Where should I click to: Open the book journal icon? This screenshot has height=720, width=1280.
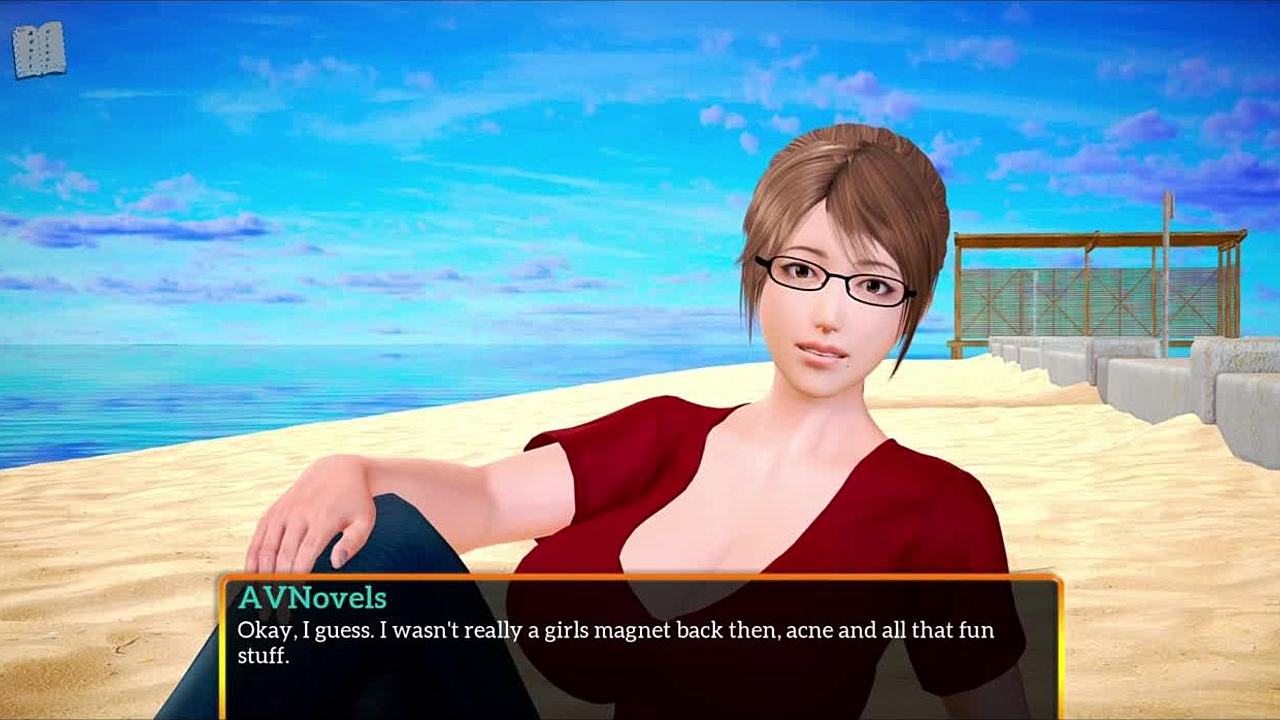39,49
